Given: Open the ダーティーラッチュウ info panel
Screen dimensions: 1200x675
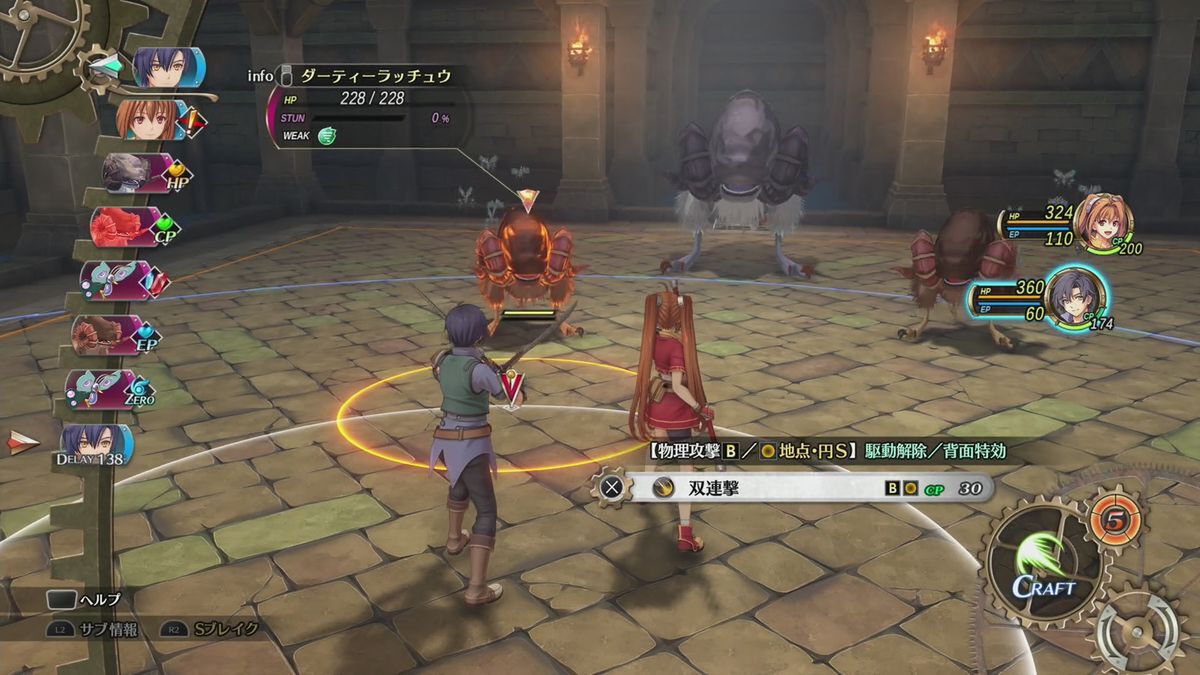Looking at the screenshot, I should click(x=362, y=75).
